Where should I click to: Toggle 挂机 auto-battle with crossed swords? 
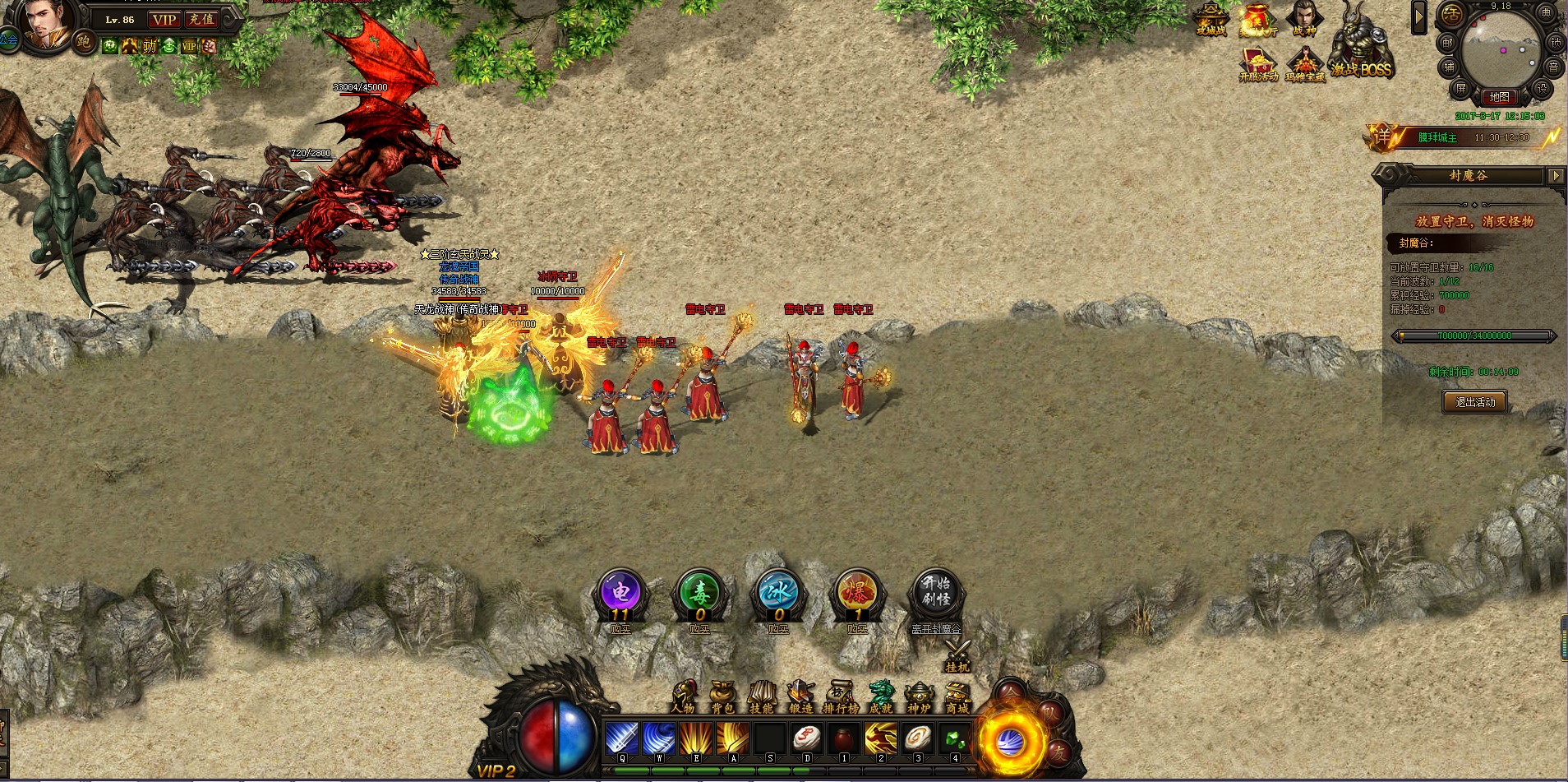coord(957,657)
